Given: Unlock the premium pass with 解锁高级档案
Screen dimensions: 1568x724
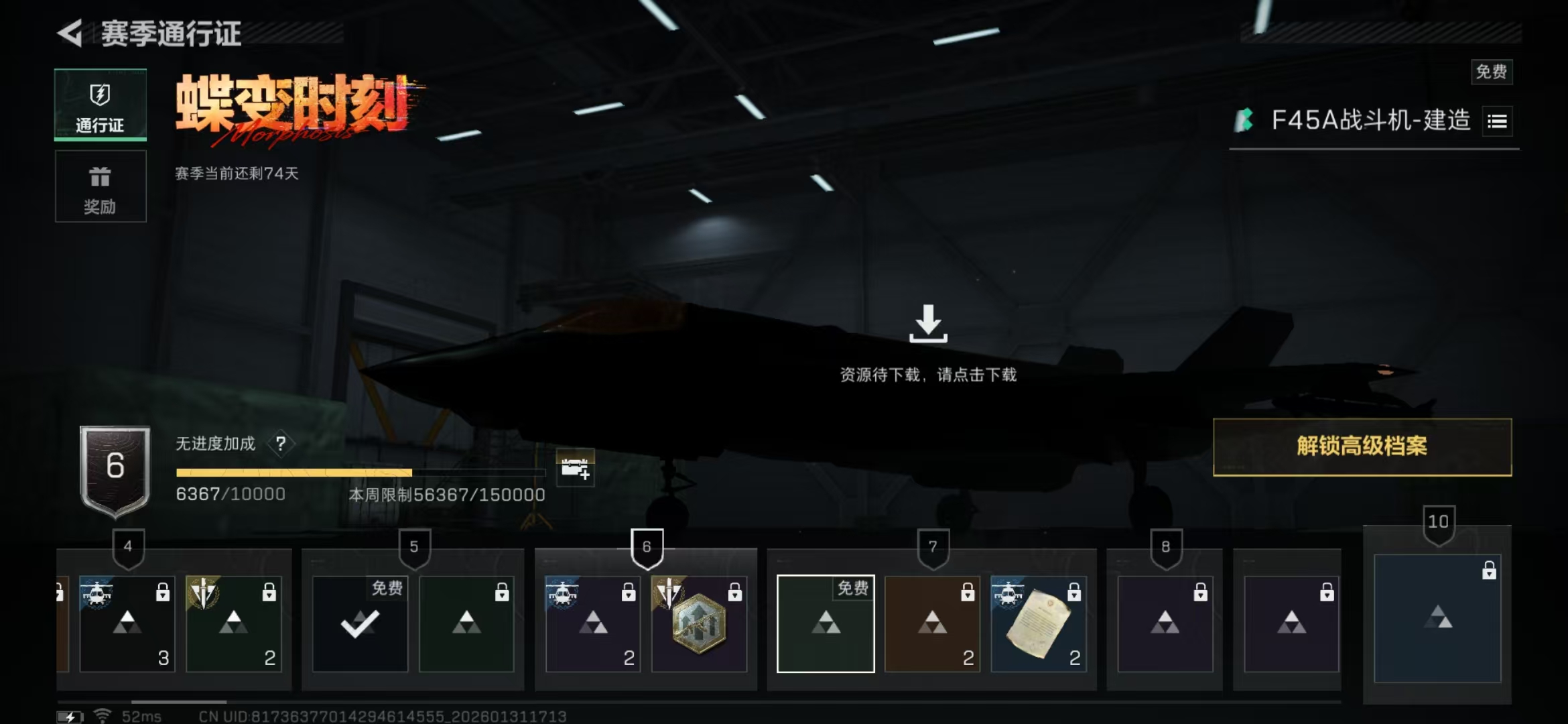Looking at the screenshot, I should [1362, 447].
